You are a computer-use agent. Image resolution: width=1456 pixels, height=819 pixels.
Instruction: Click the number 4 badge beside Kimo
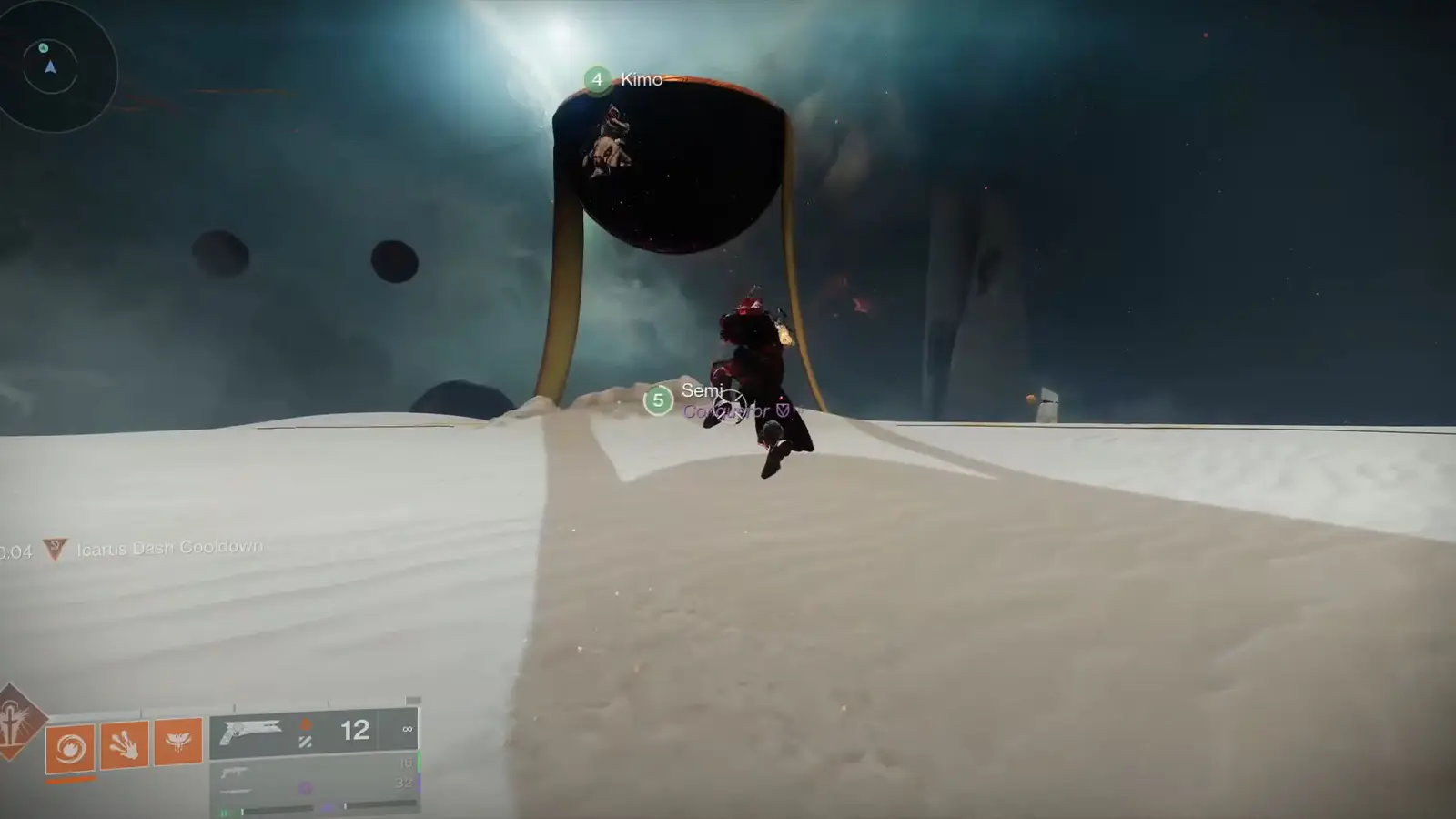[x=596, y=80]
